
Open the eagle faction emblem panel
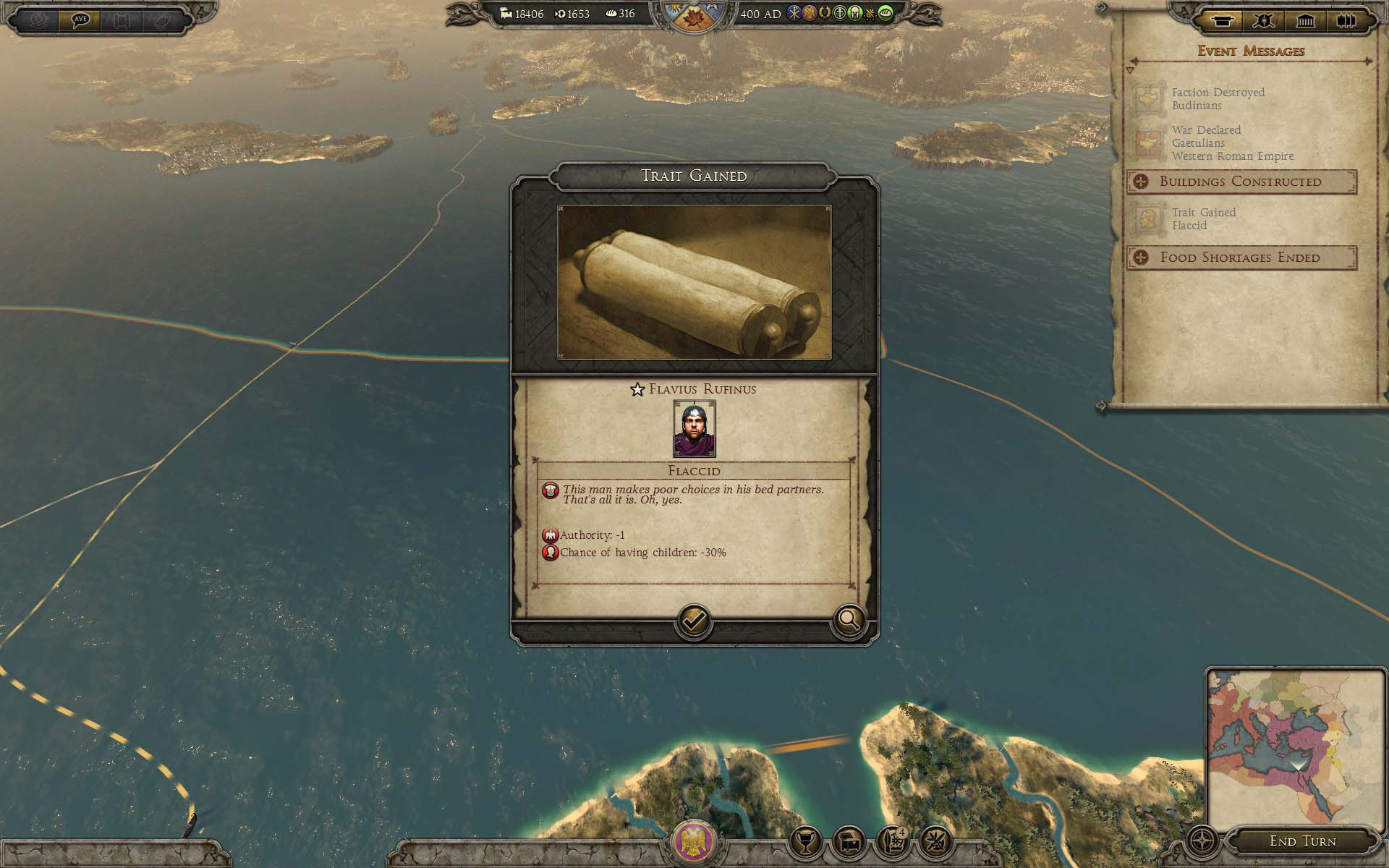tap(694, 841)
